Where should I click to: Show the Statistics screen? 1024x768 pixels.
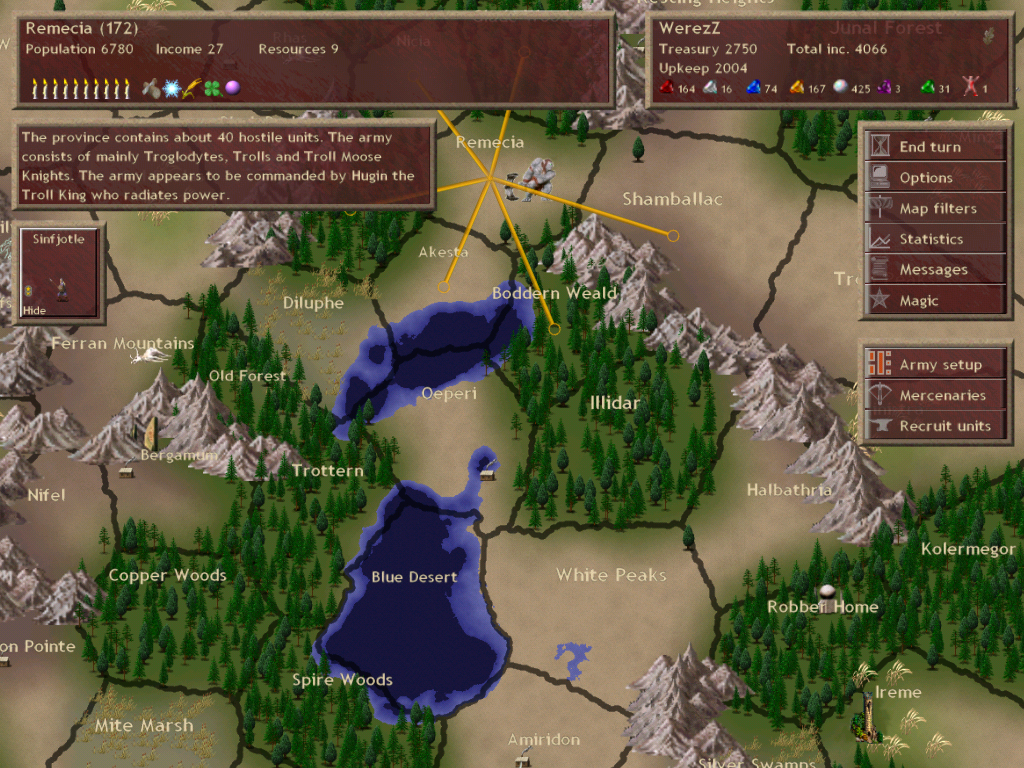pyautogui.click(x=934, y=239)
